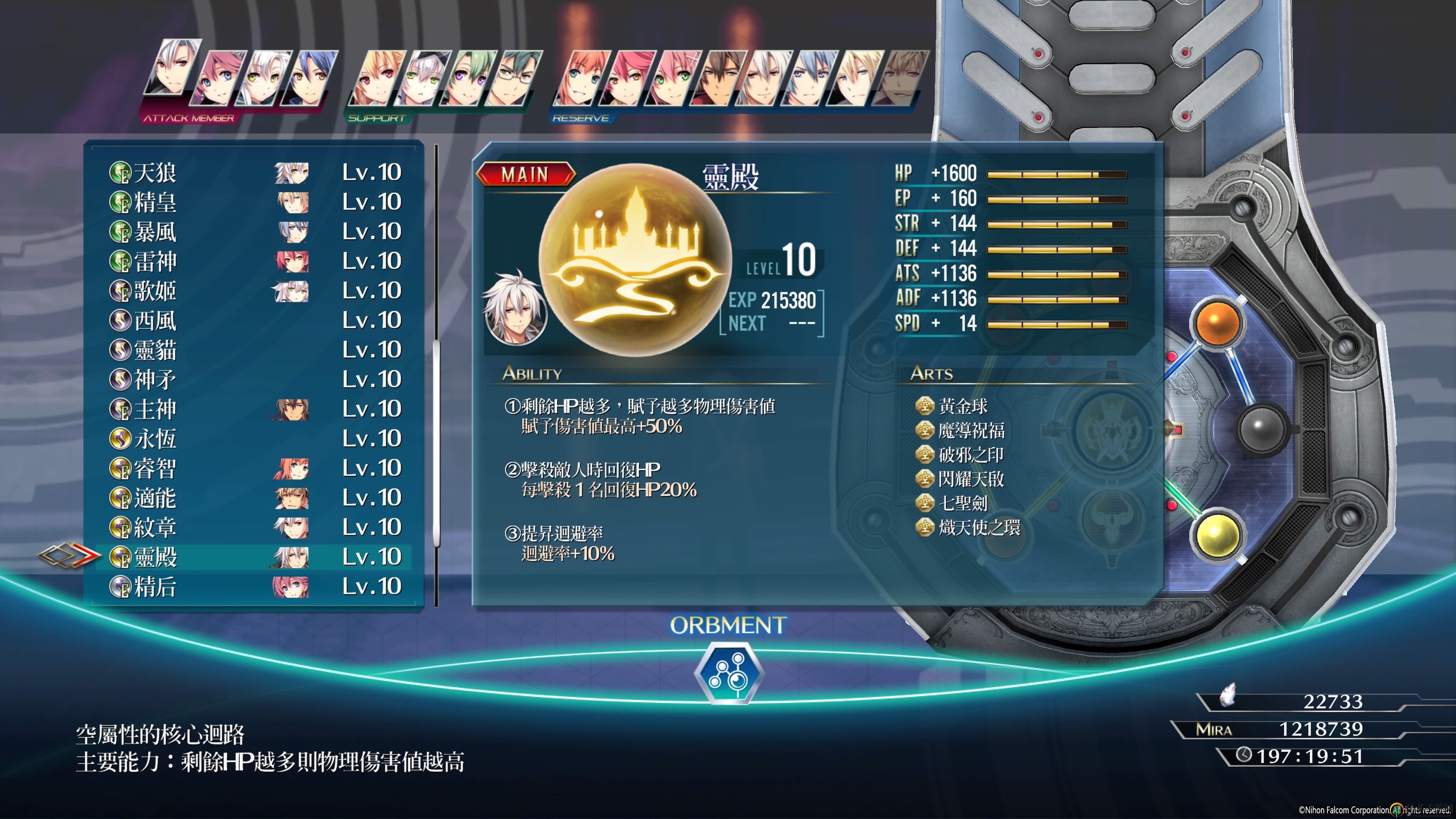Image resolution: width=1456 pixels, height=819 pixels.
Task: Select the 西風 quartz row
Action: tap(254, 320)
